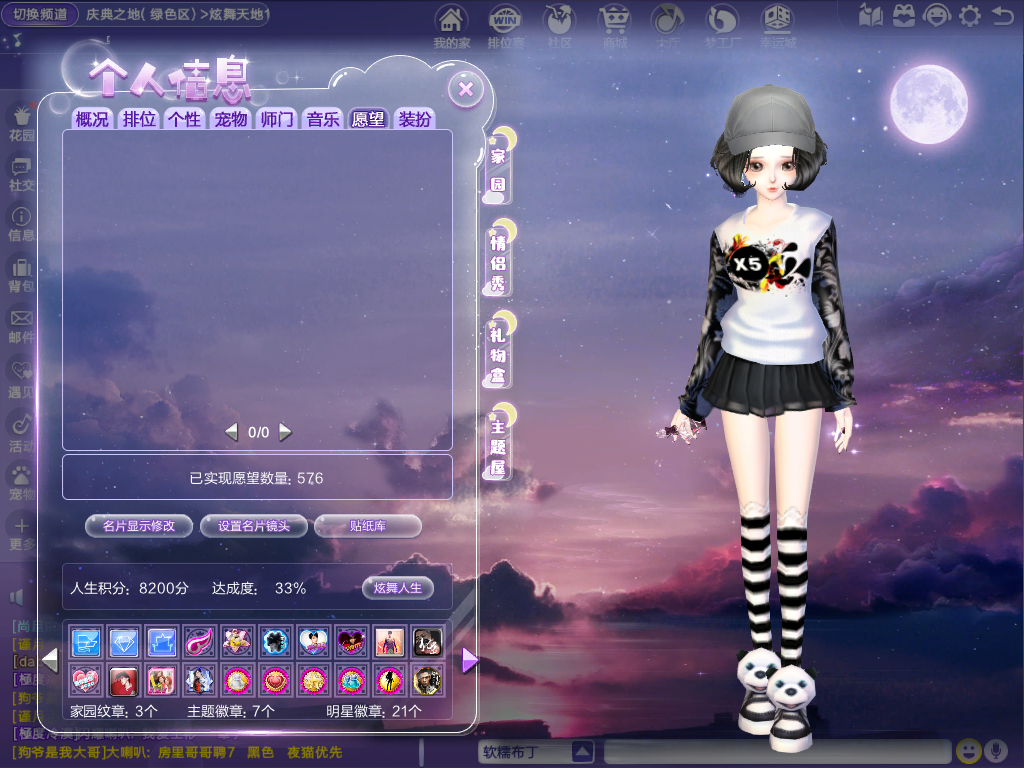Open the 商城 shopping cart icon
The height and width of the screenshot is (768, 1024).
coord(614,26)
